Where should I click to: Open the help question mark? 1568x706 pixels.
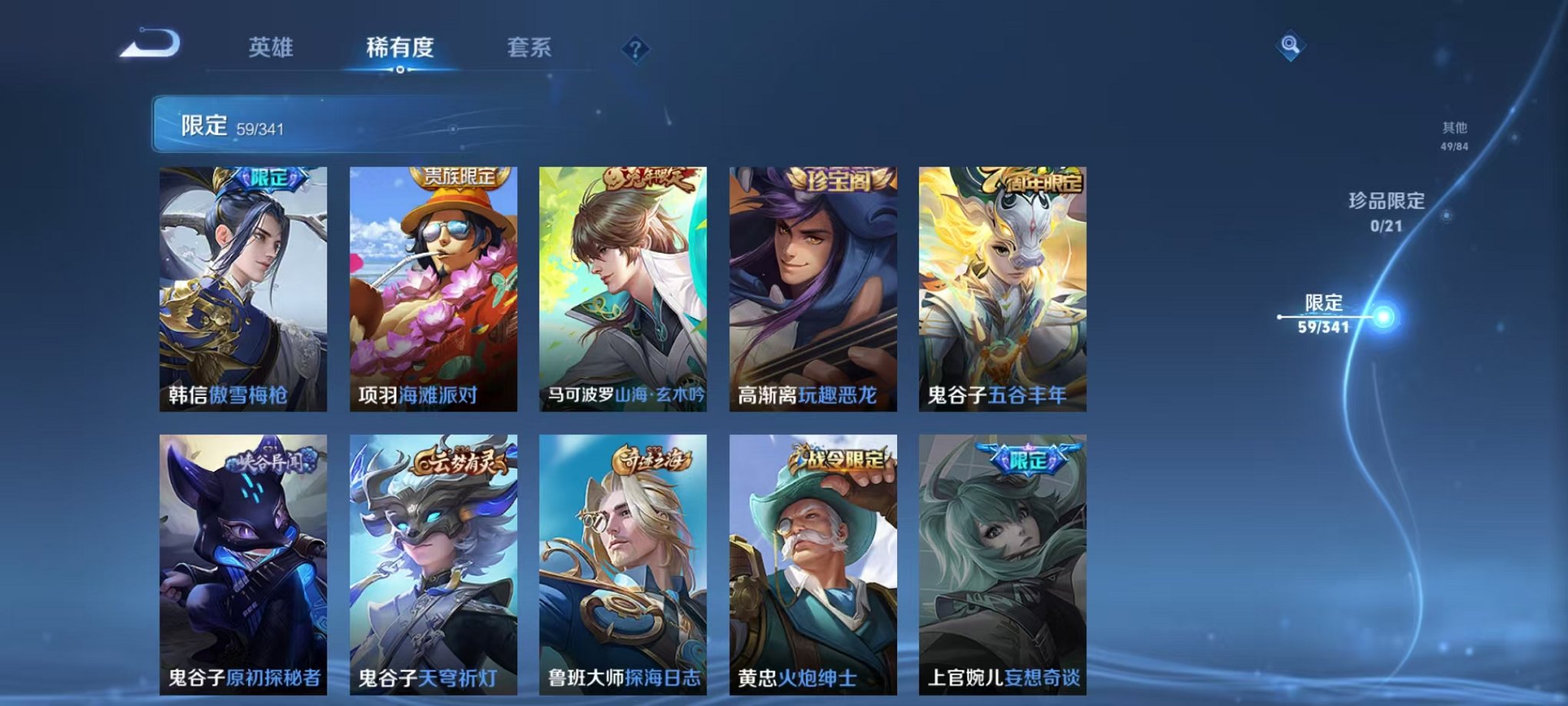click(x=635, y=48)
